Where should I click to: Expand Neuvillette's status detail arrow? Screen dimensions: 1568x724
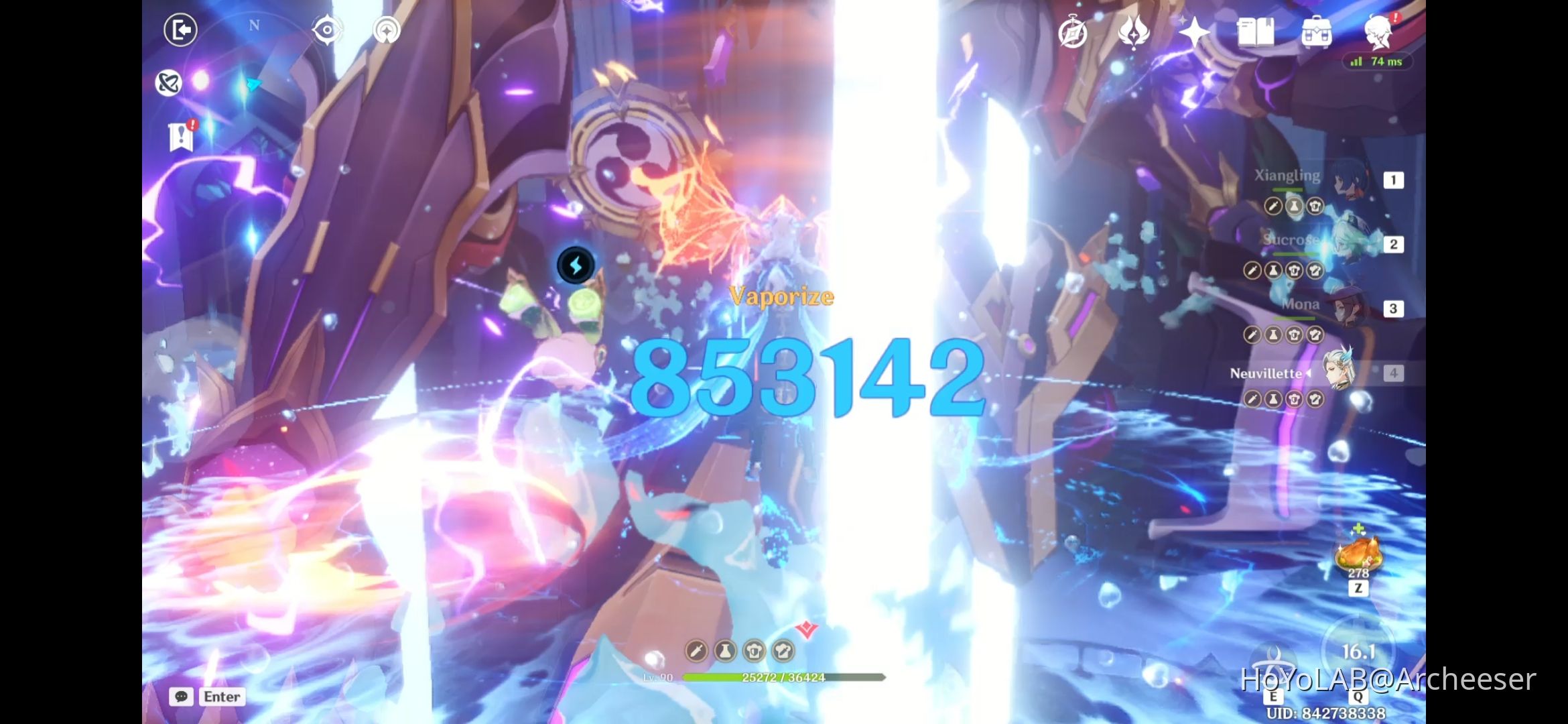pos(1308,374)
